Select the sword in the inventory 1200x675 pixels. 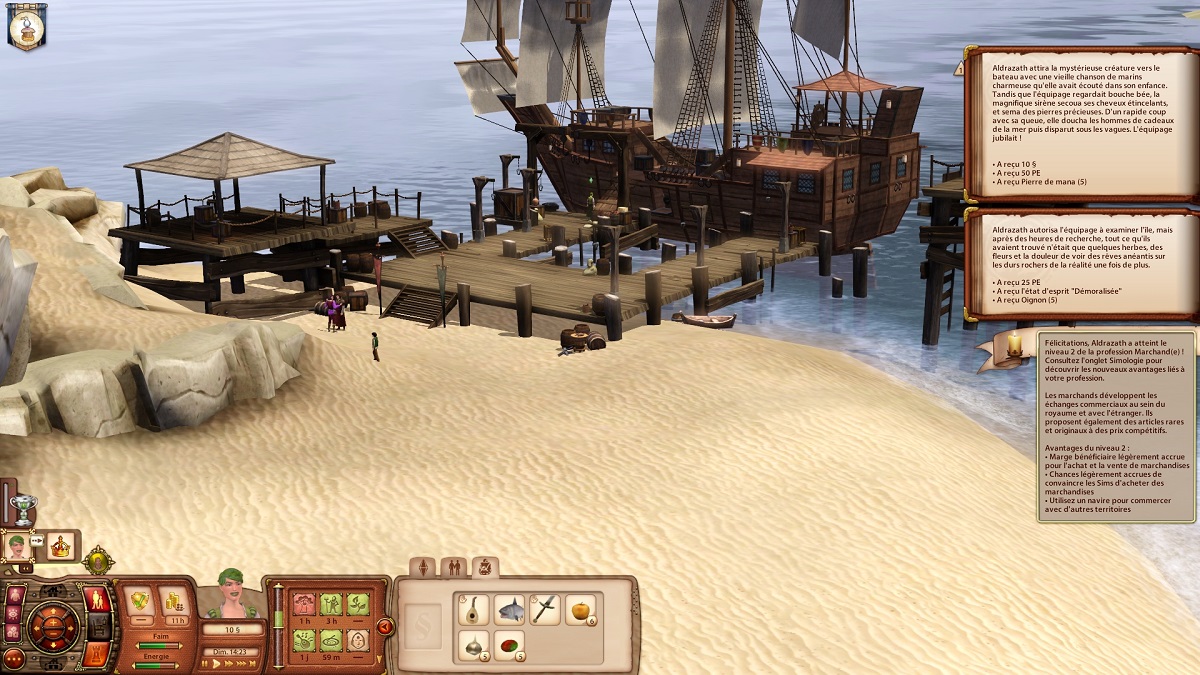545,608
